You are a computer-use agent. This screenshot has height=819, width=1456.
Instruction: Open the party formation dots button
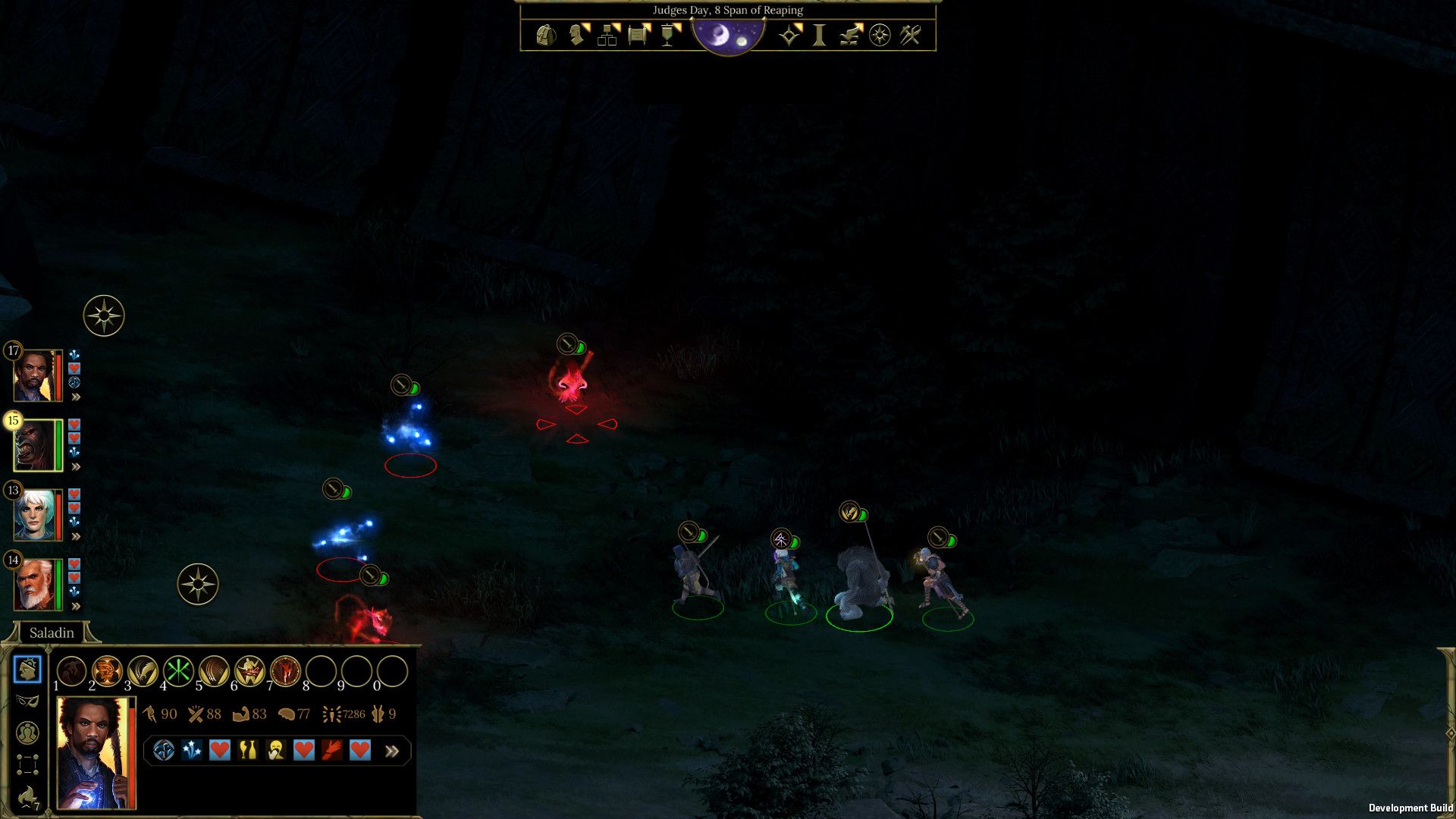point(27,764)
